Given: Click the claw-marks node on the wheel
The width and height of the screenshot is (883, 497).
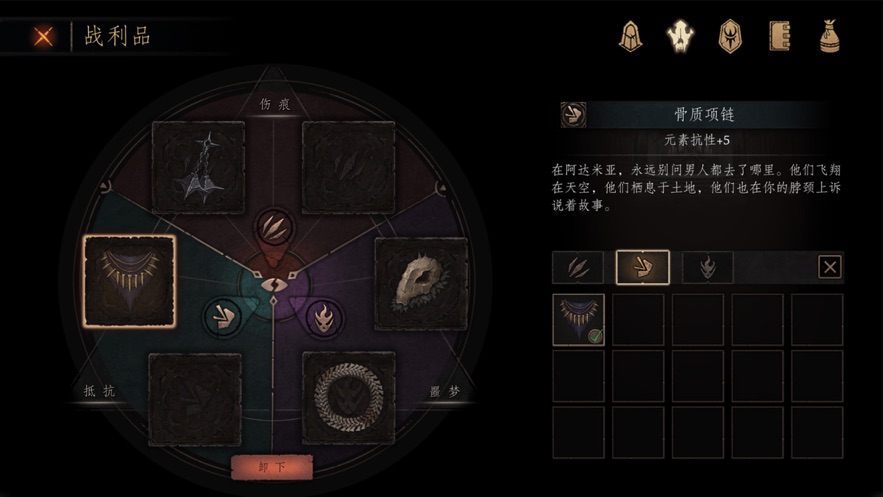Looking at the screenshot, I should (x=272, y=228).
